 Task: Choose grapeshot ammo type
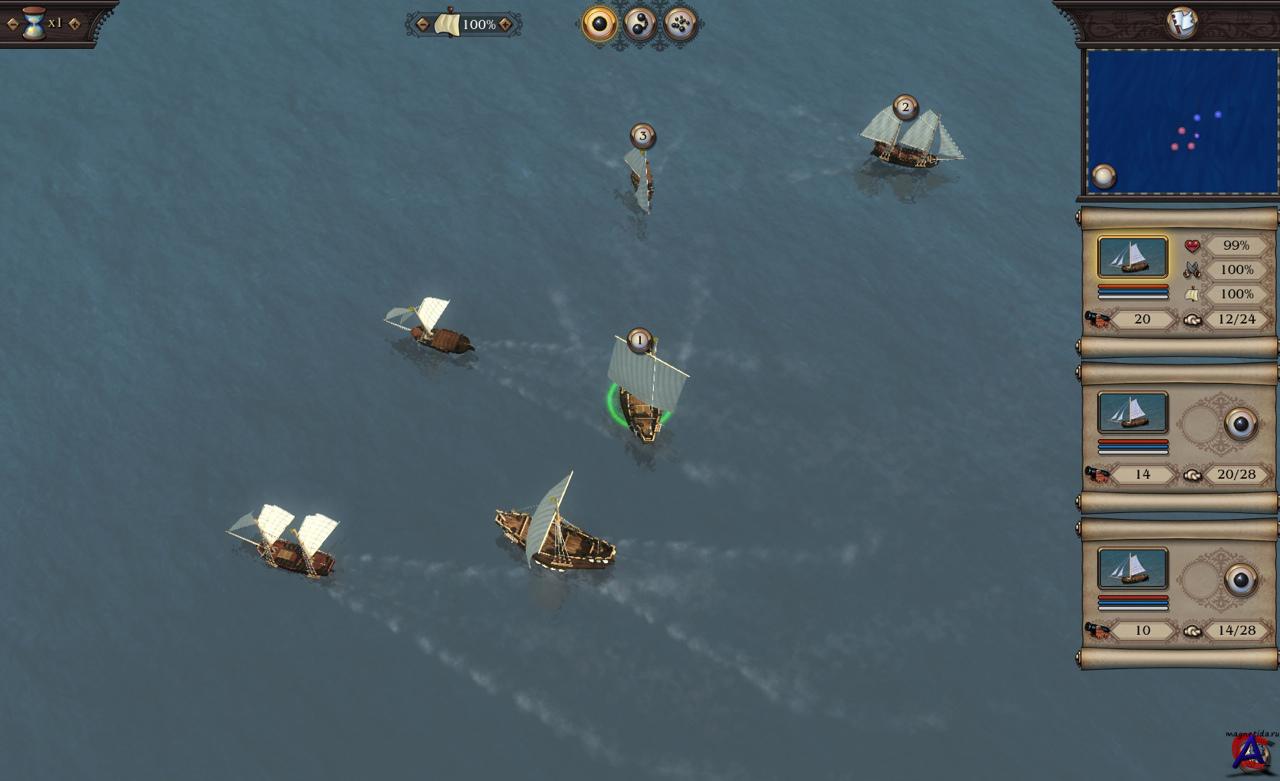680,24
